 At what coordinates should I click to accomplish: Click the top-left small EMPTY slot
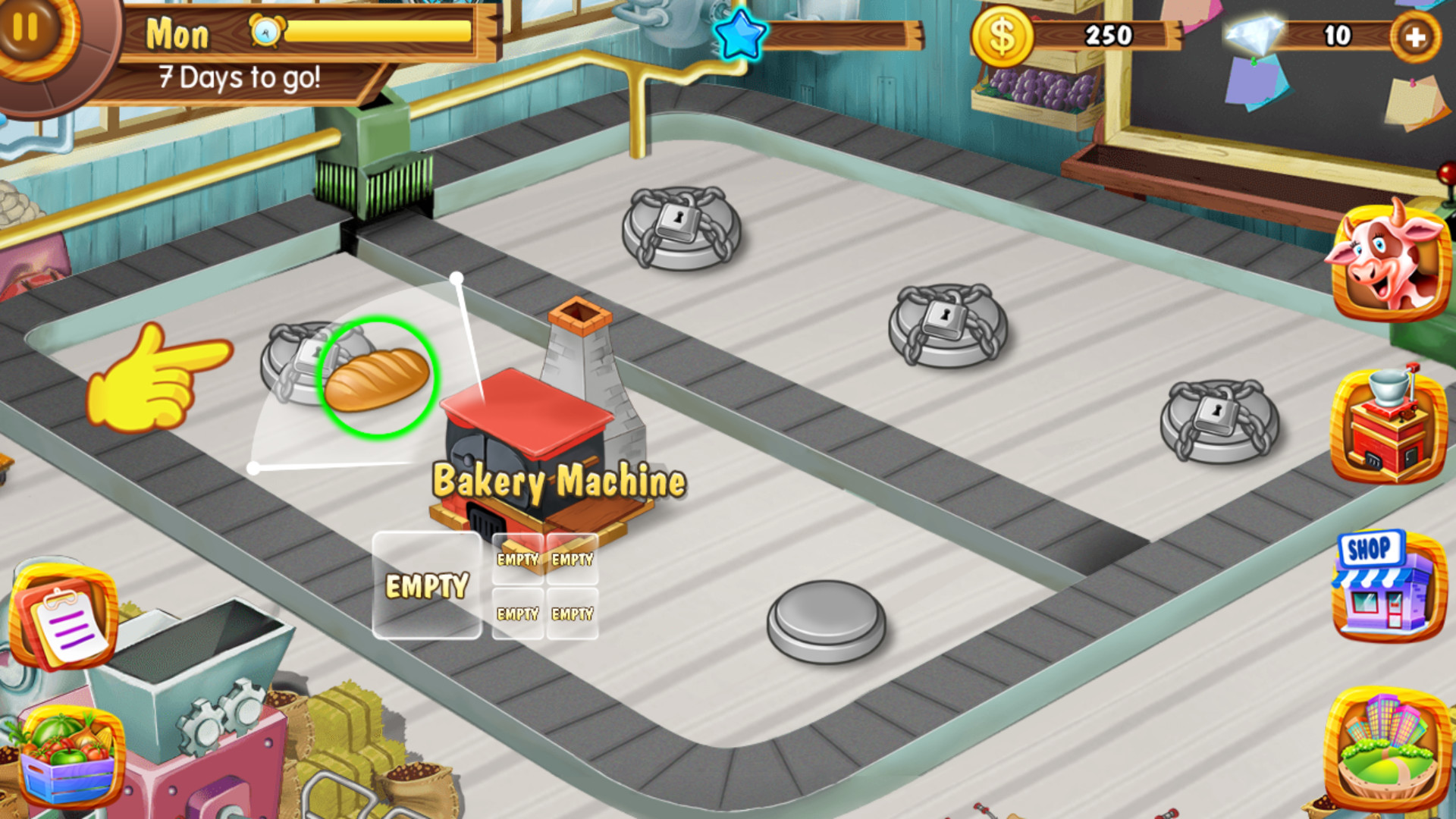[518, 560]
